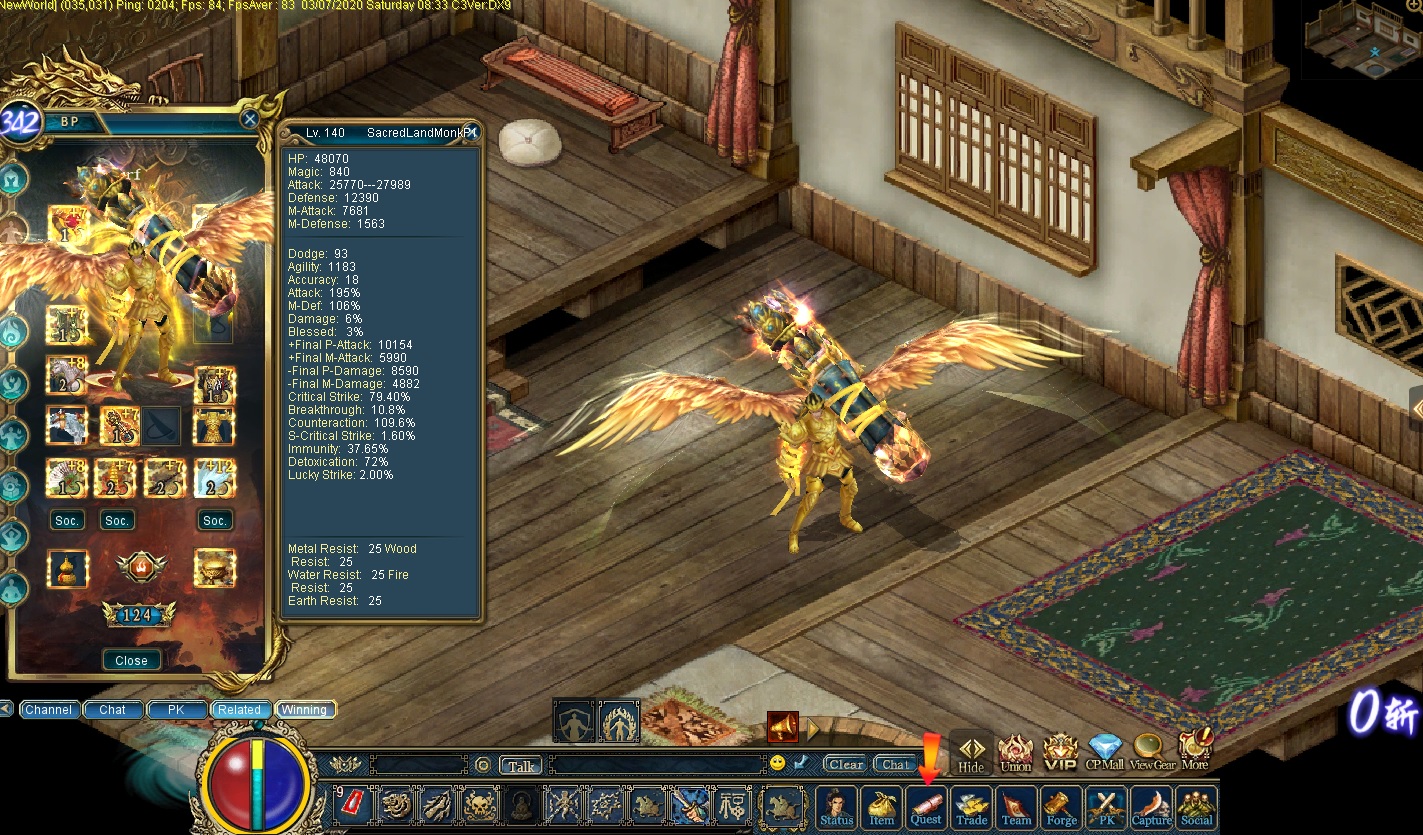The image size is (1423, 835).
Task: Open the Forge menu
Action: 1061,806
